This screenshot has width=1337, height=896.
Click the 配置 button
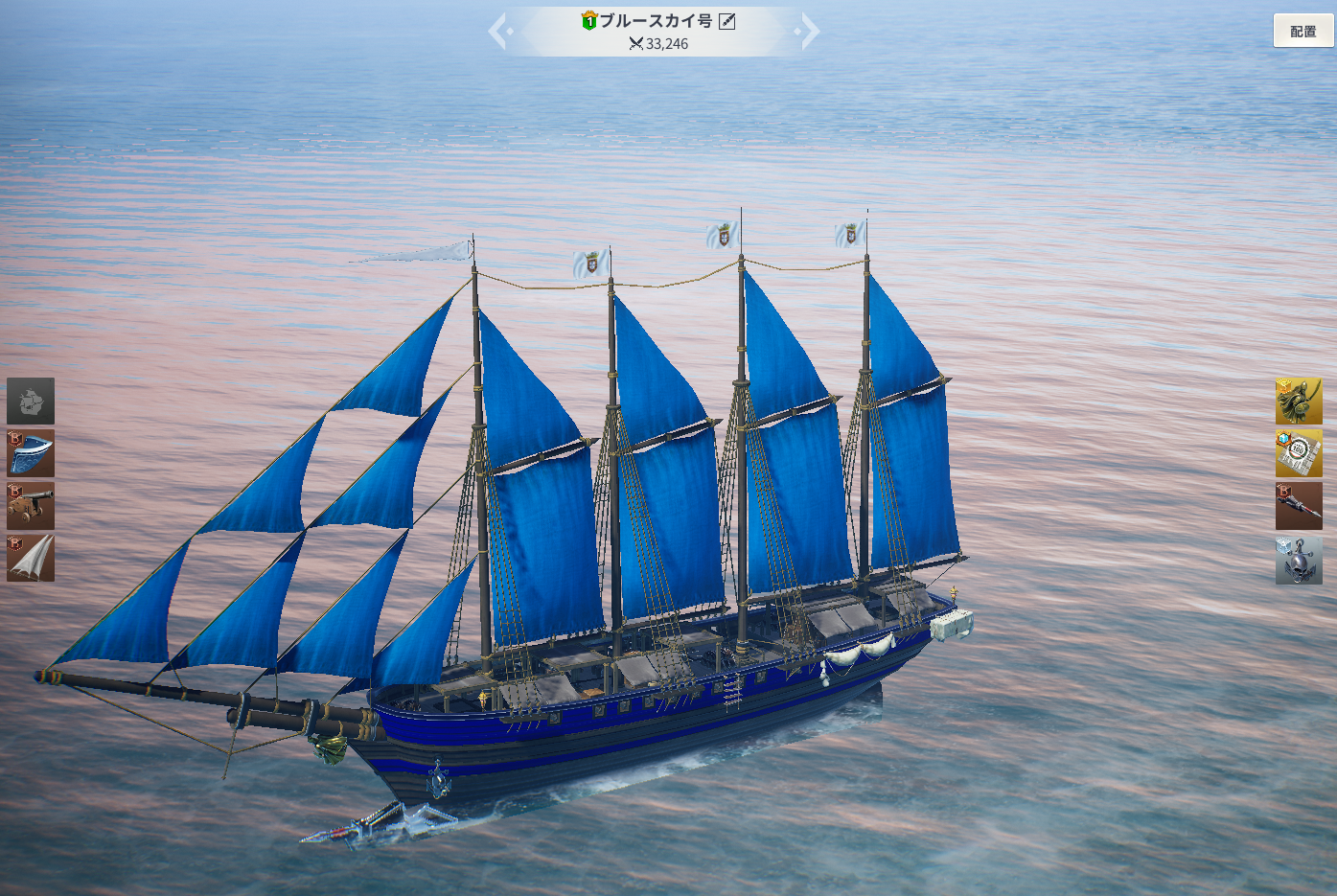[1302, 31]
